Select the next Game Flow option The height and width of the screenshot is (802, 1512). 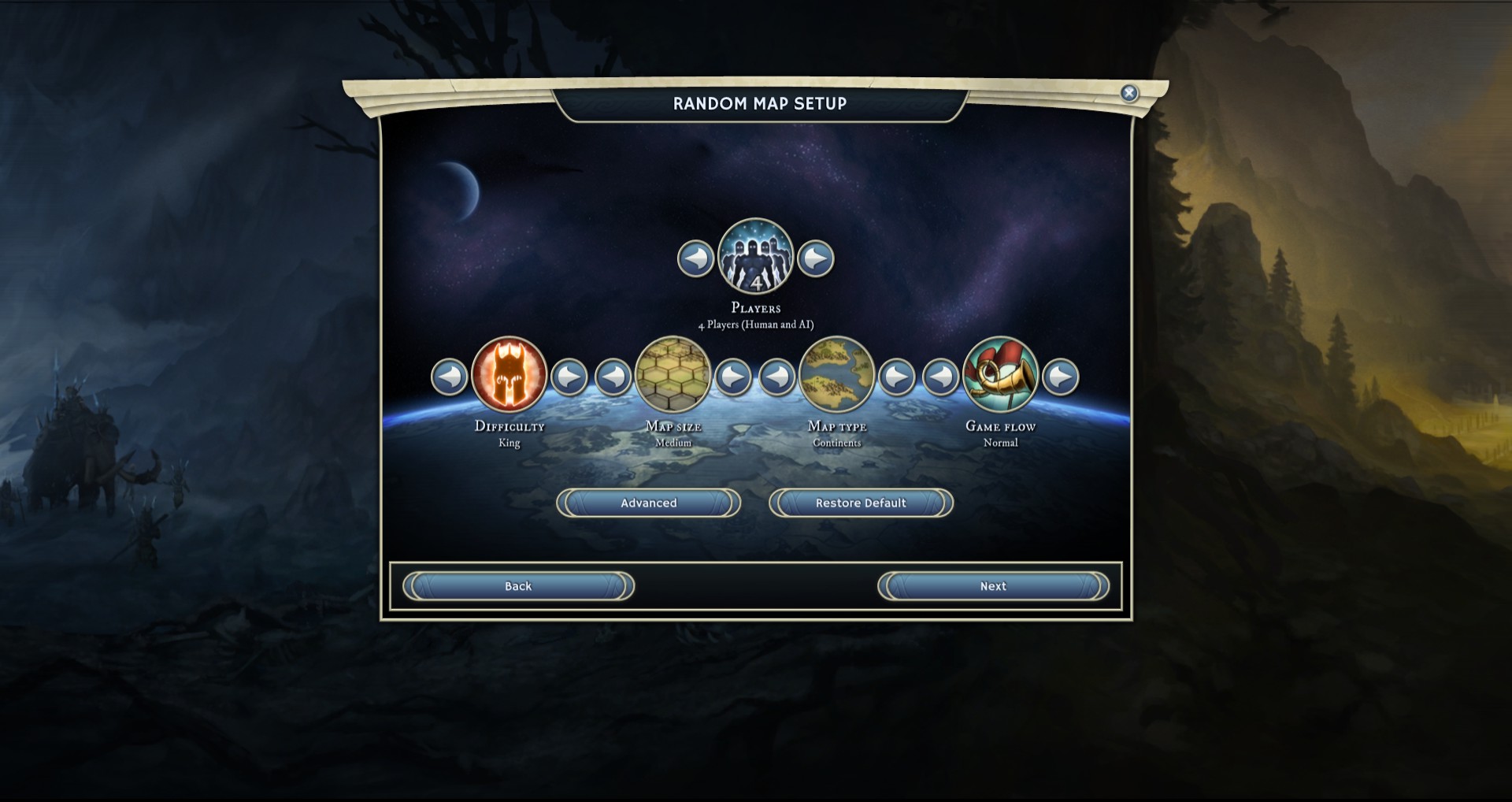pyautogui.click(x=1061, y=377)
